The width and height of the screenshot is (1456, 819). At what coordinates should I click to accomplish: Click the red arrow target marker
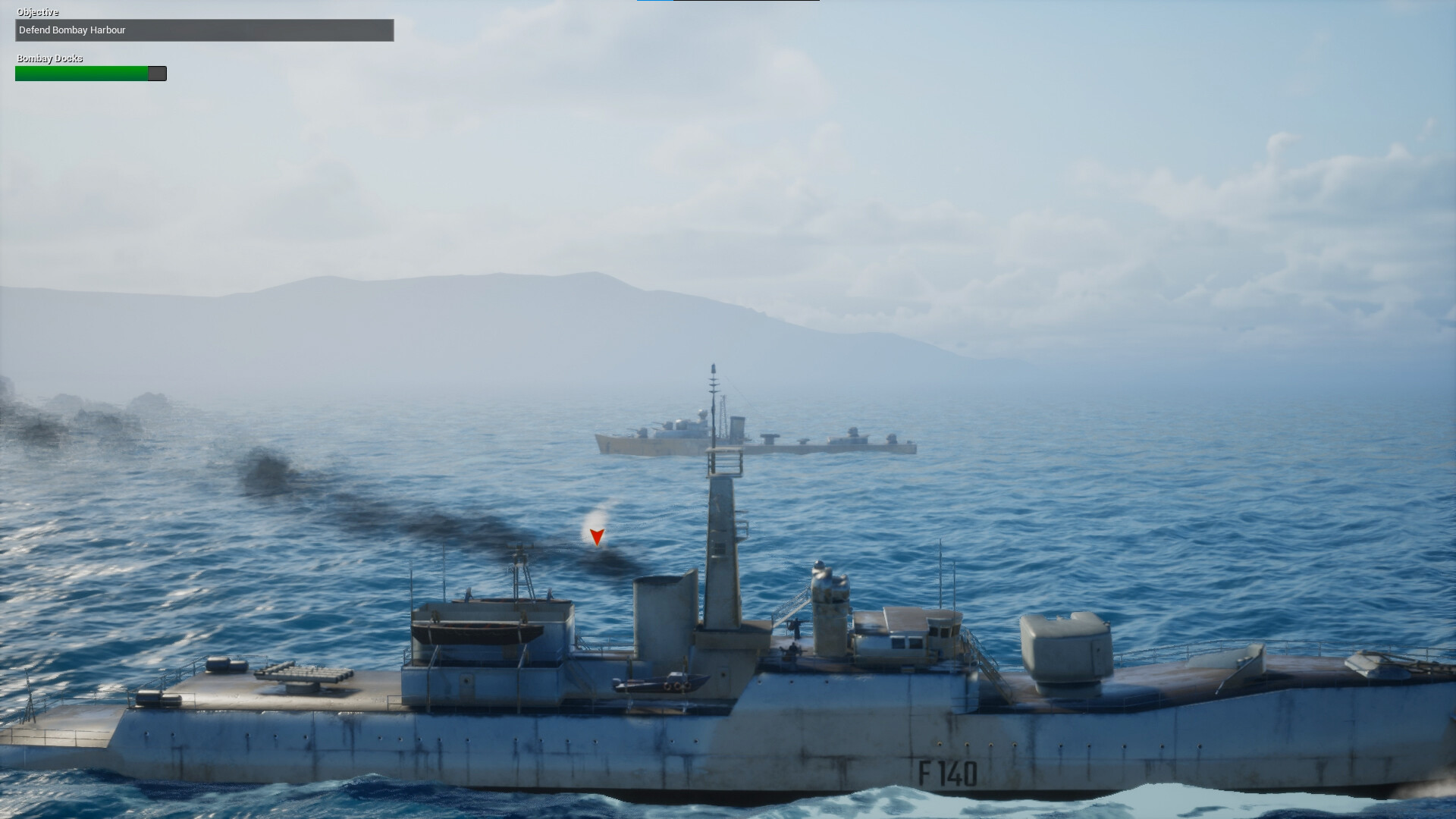pyautogui.click(x=597, y=537)
